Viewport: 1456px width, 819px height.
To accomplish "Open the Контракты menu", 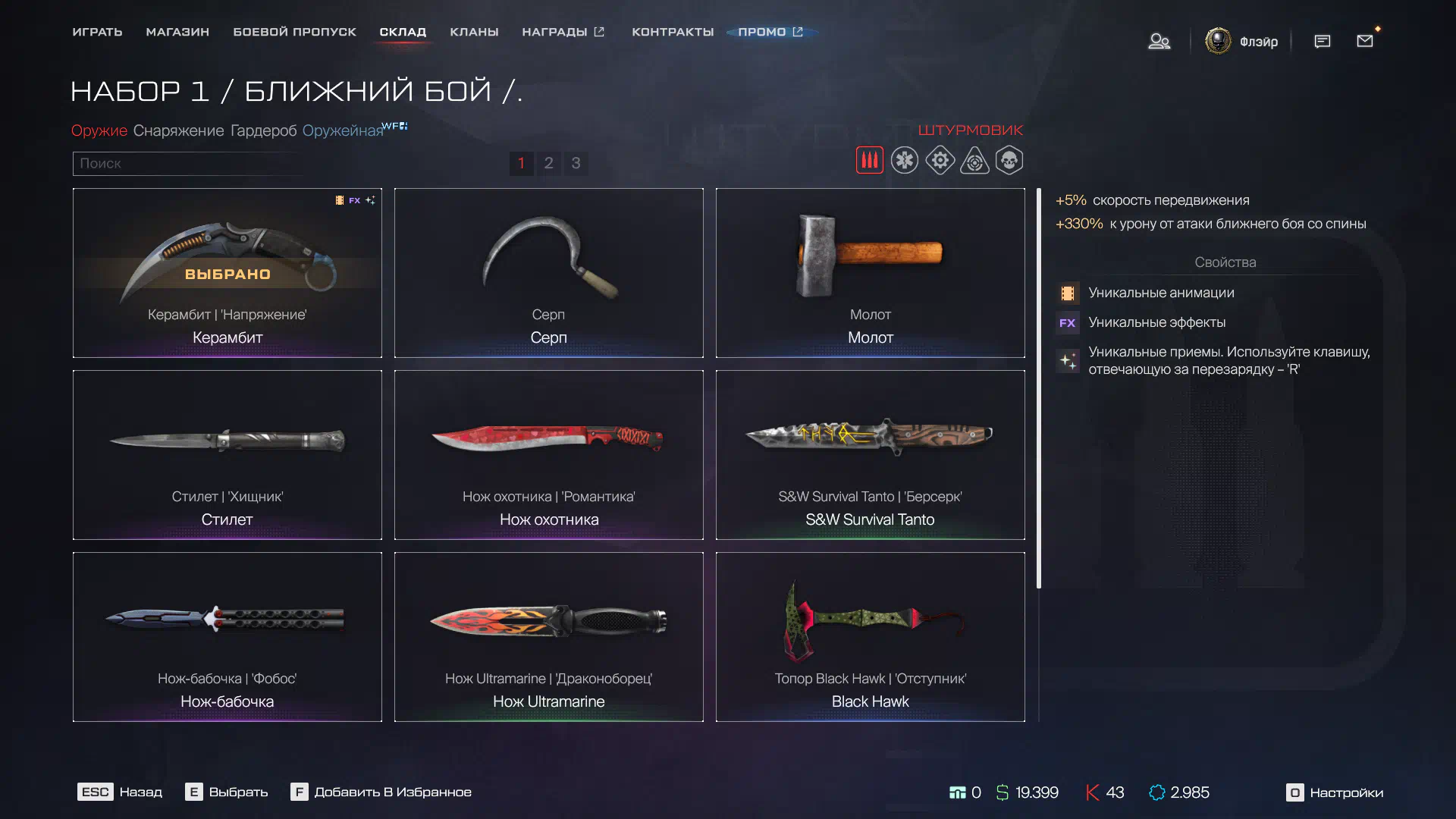I will (x=673, y=32).
